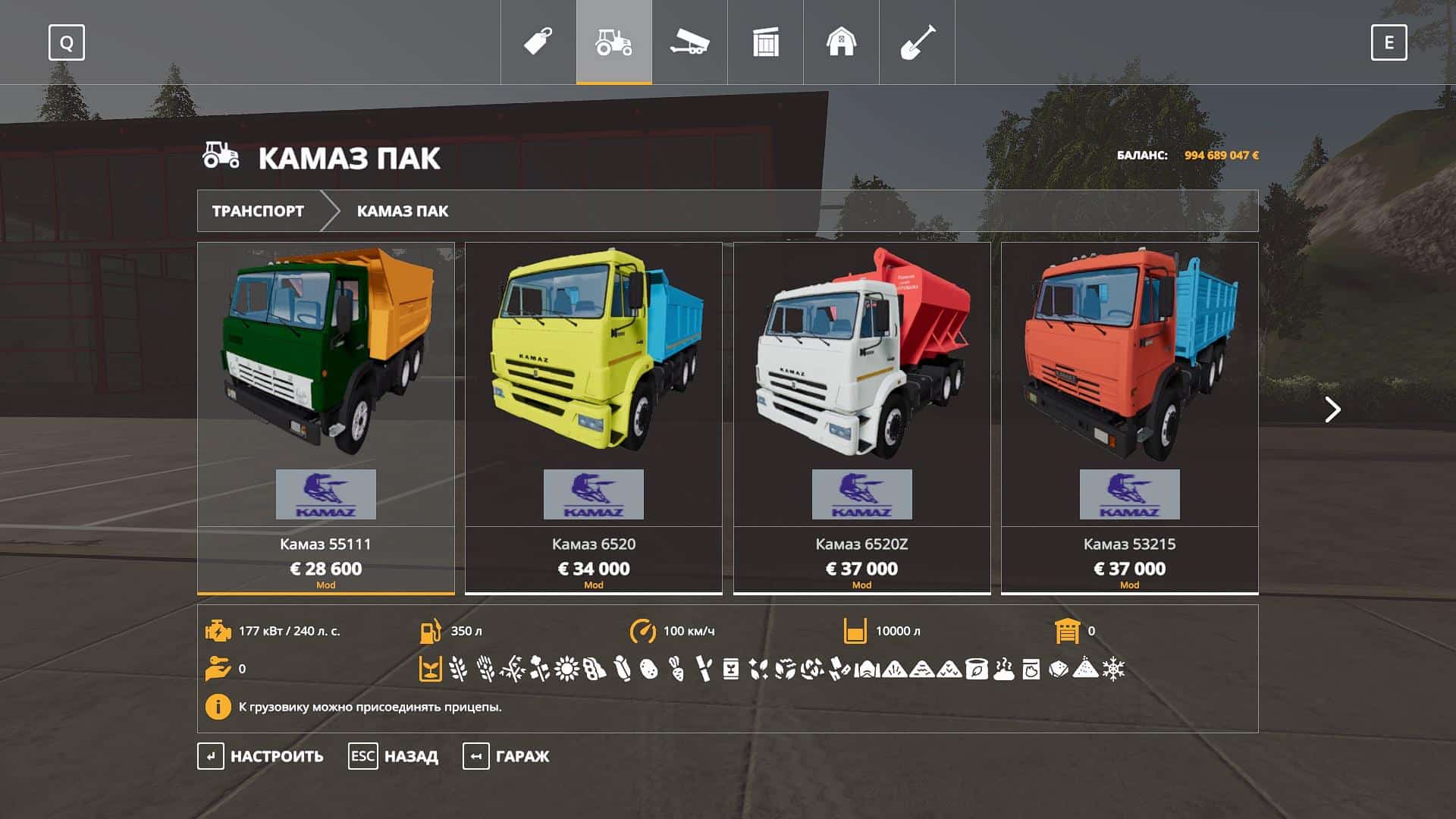This screenshot has width=1456, height=819.
Task: Show next page of trucks with arrow
Action: pos(1332,409)
